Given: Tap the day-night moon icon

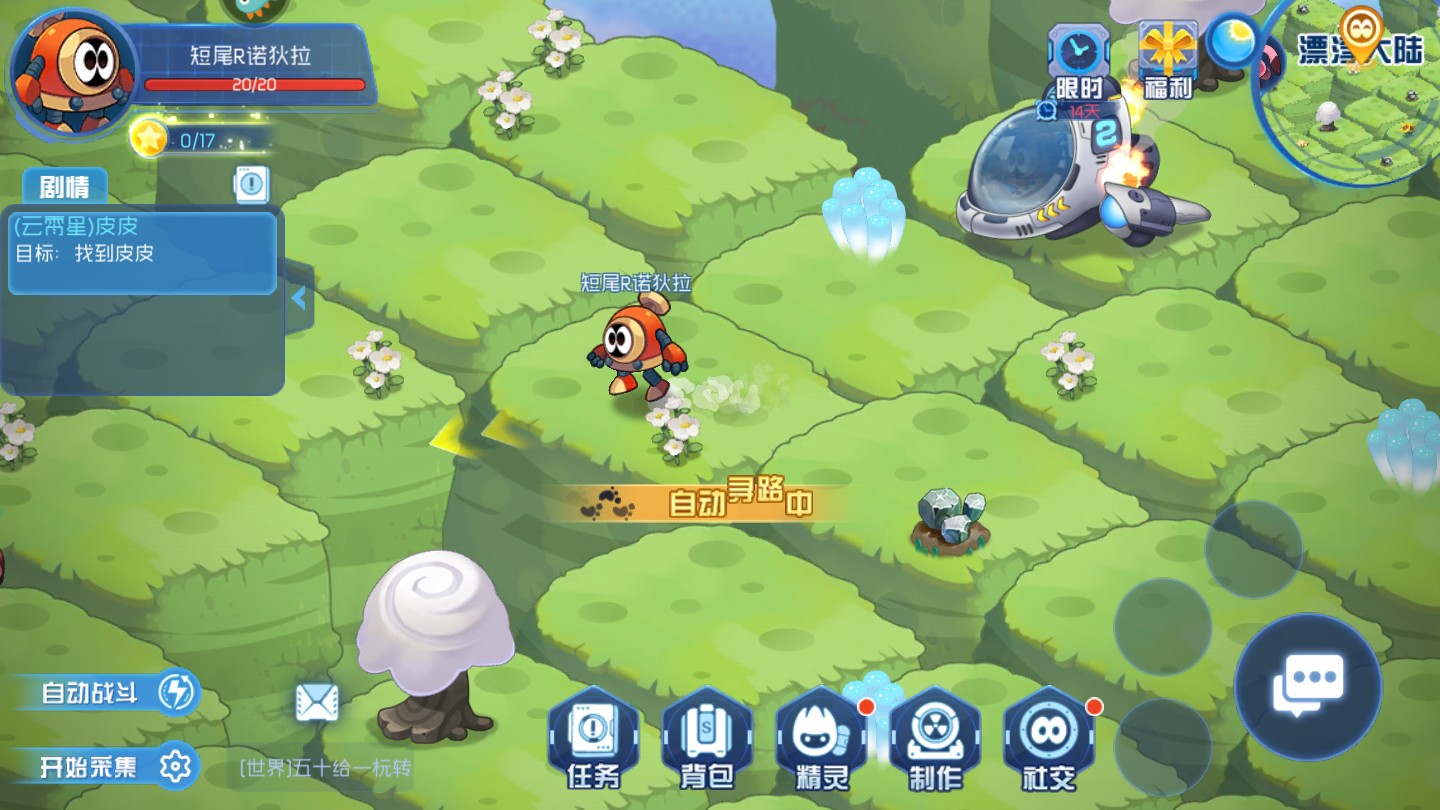Looking at the screenshot, I should [x=1233, y=42].
